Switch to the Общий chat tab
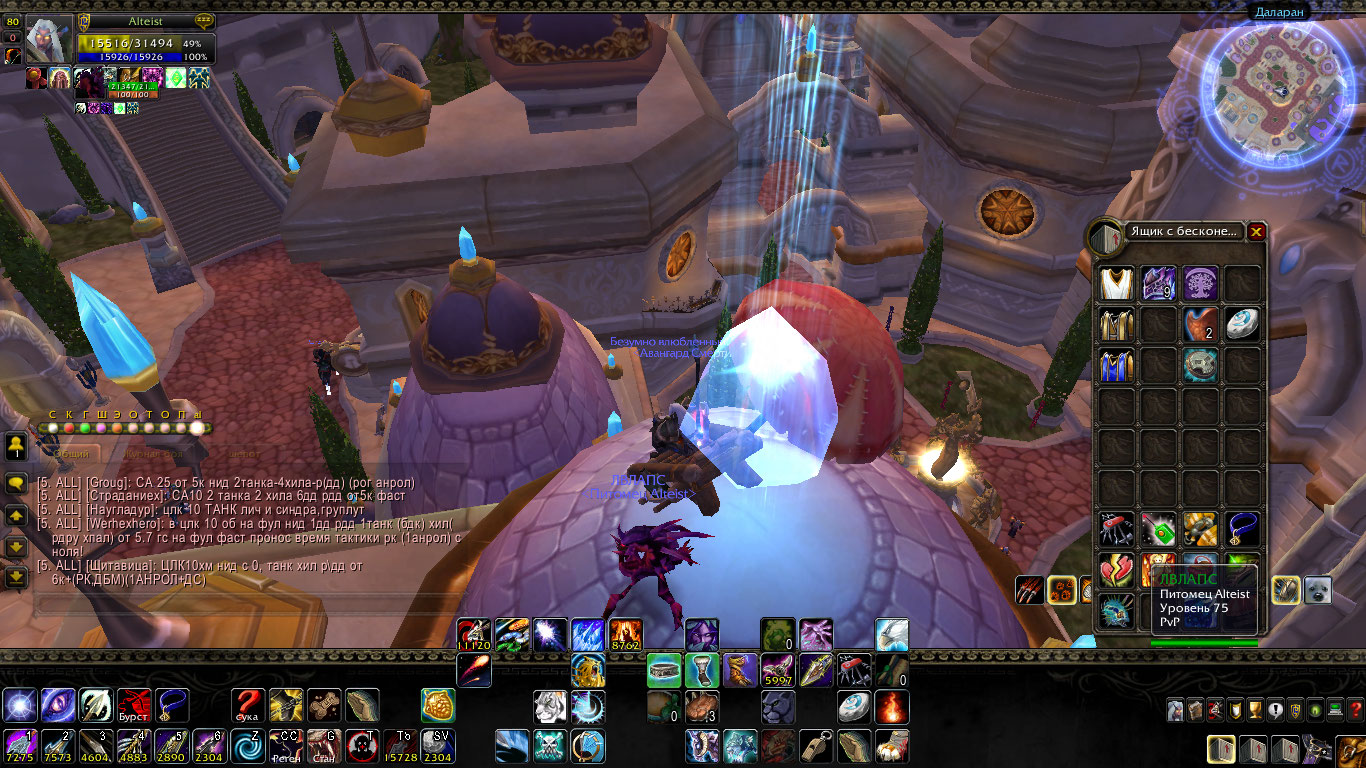Viewport: 1366px width, 768px height. coord(71,454)
